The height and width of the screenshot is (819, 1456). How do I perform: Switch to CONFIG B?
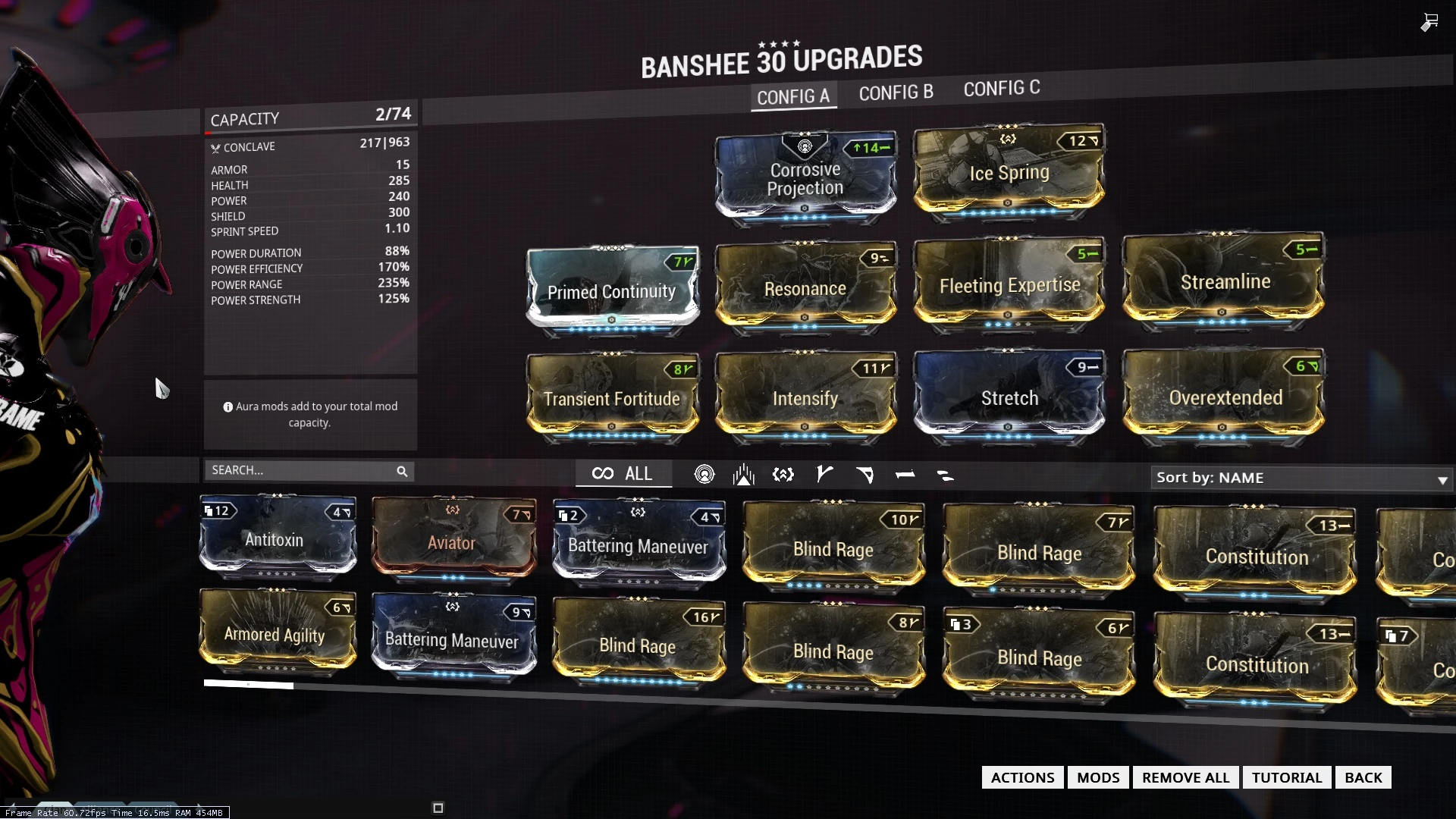pos(896,92)
